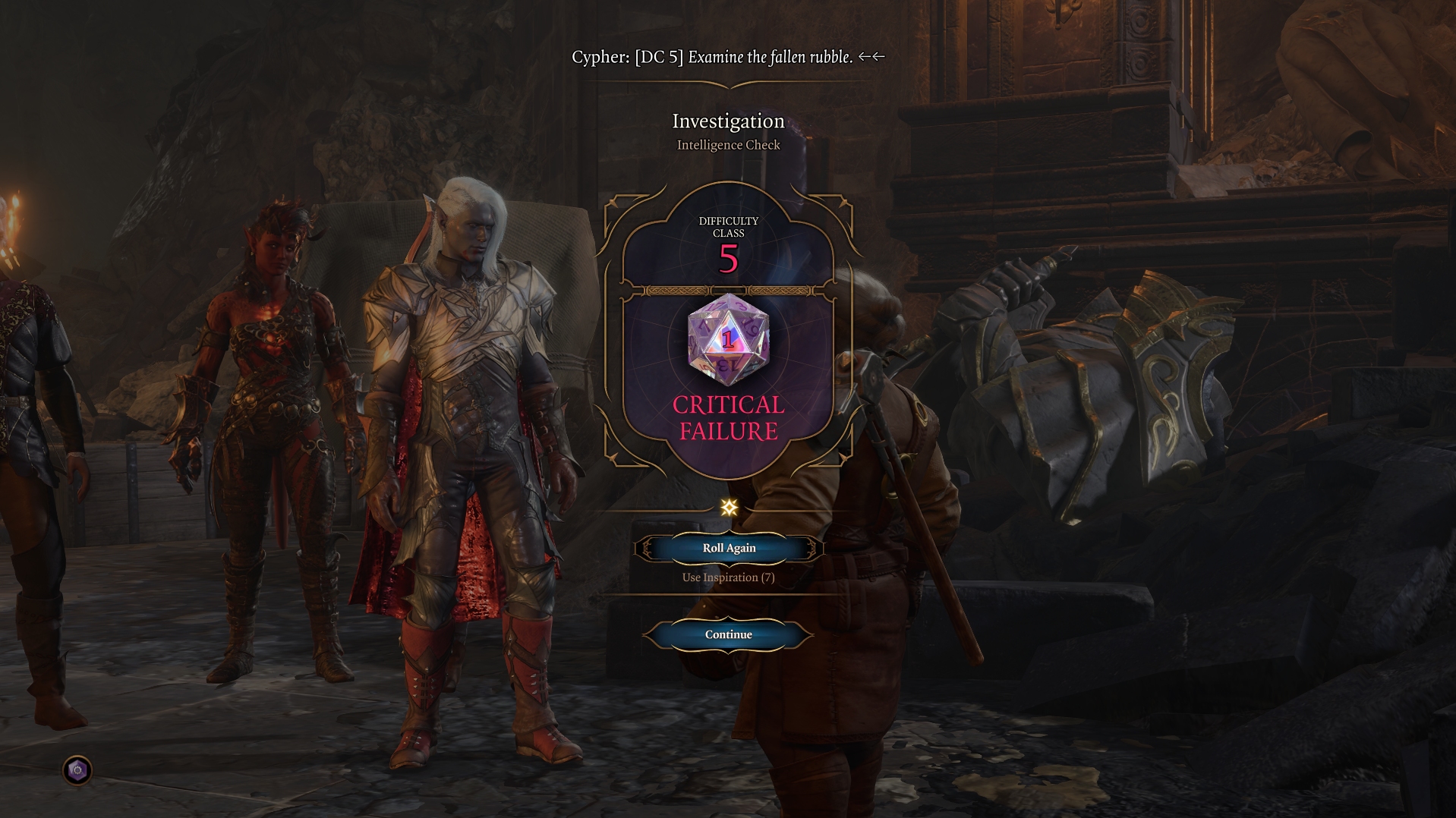Click the d20 die showing 1
This screenshot has height=818, width=1456.
(728, 339)
